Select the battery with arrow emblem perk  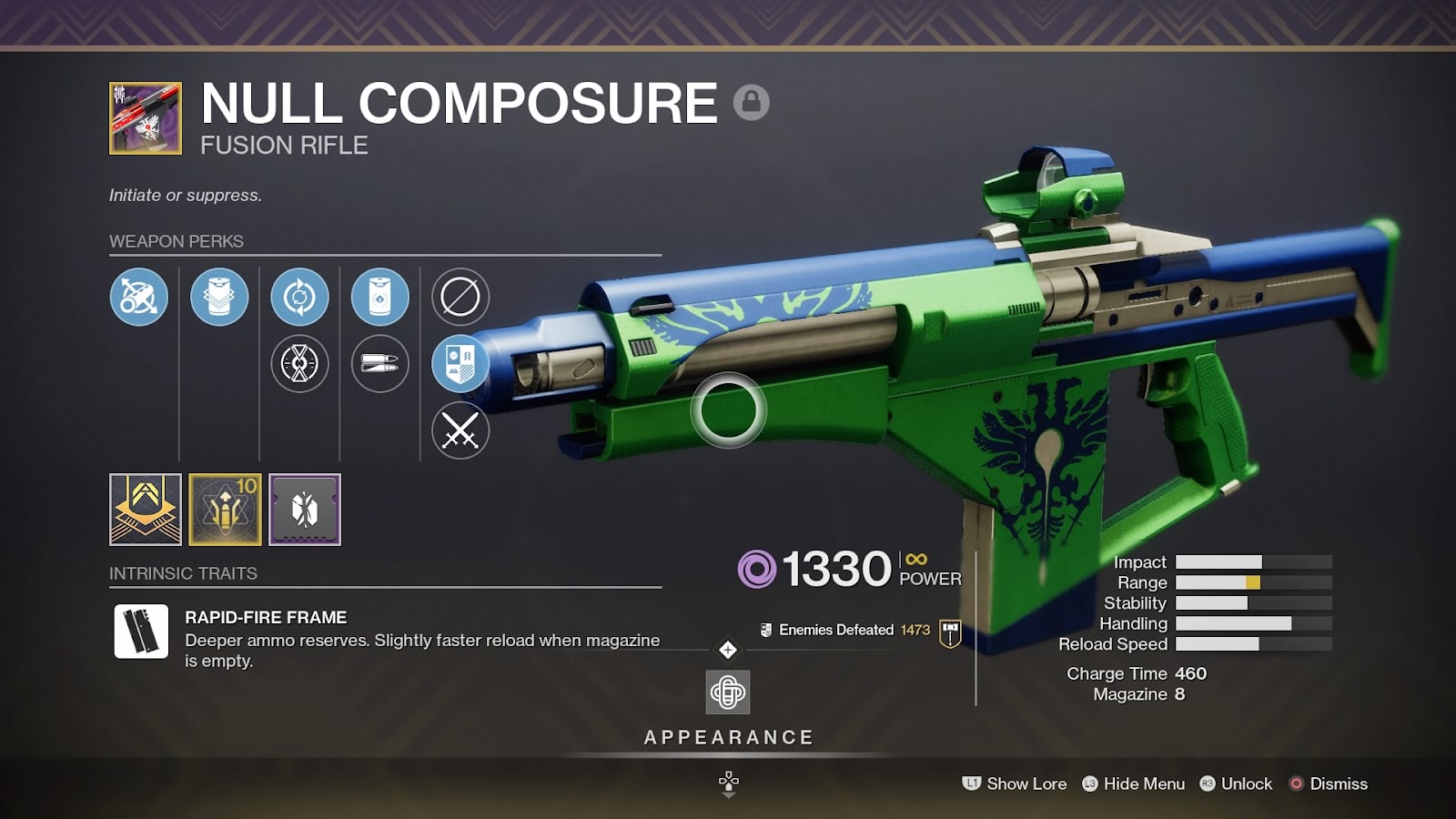(x=379, y=297)
